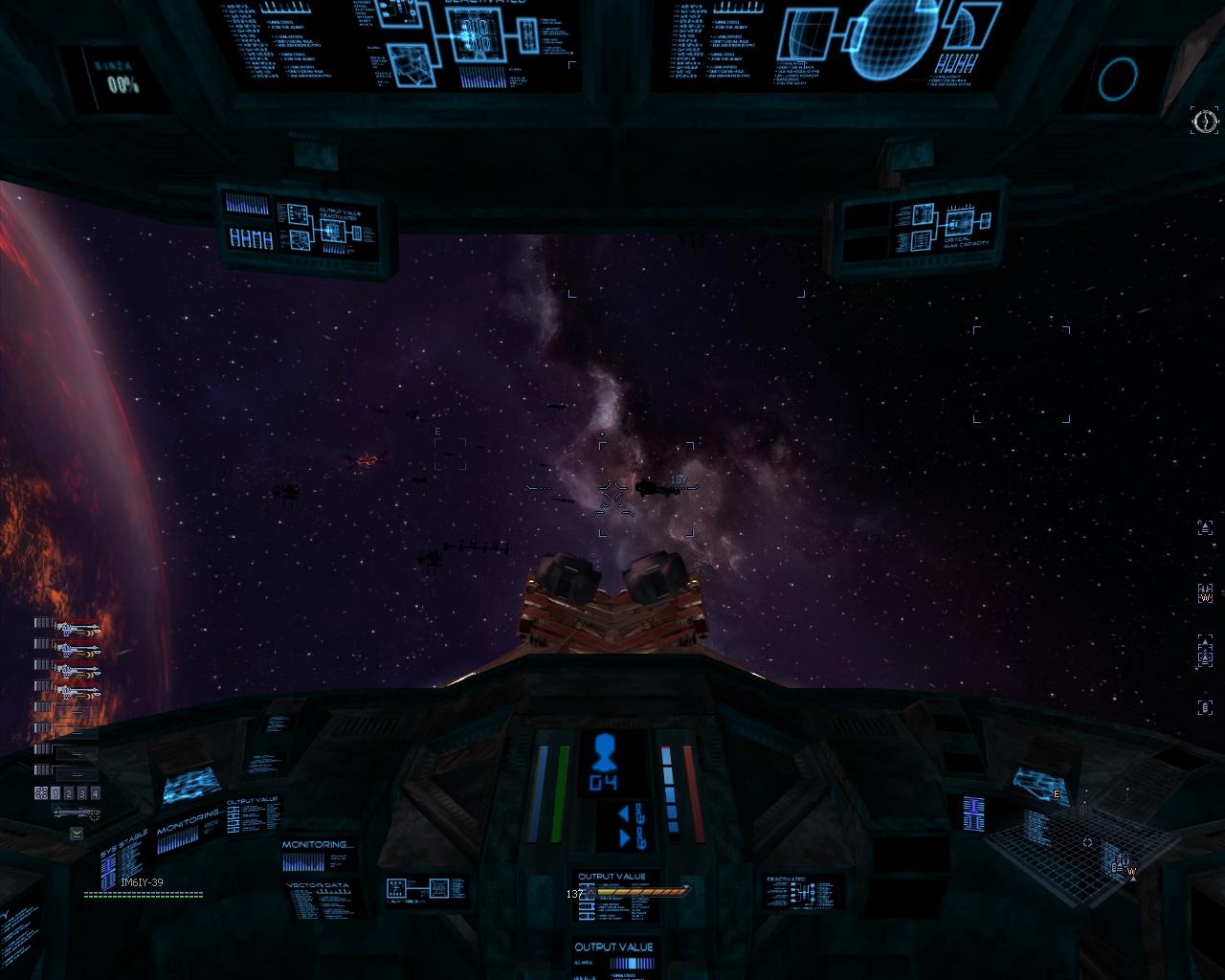
Task: Click the targeting icon beside weapon group numbers
Action: tap(41, 793)
